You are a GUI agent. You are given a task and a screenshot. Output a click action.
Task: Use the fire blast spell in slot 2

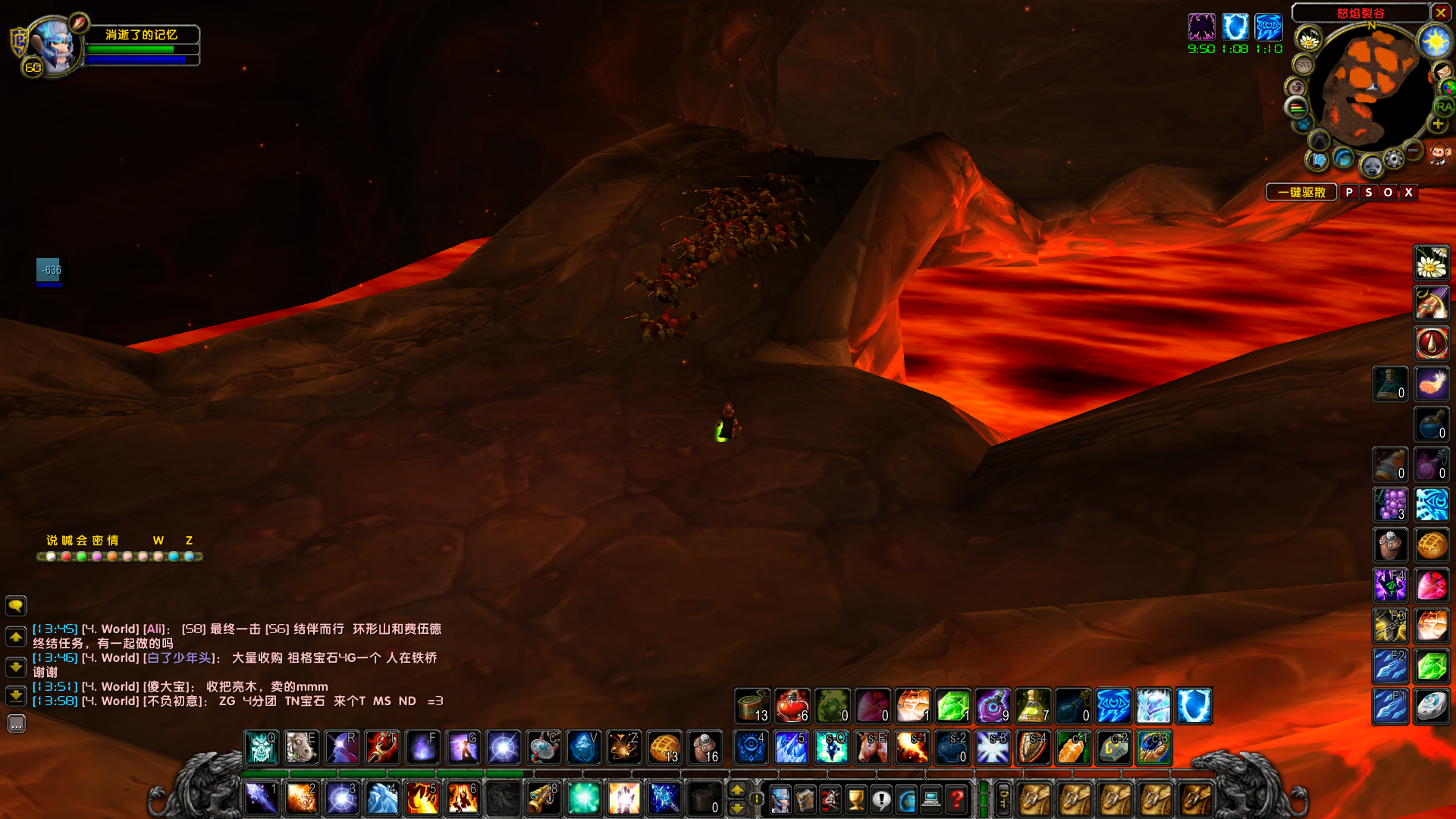pos(301,799)
